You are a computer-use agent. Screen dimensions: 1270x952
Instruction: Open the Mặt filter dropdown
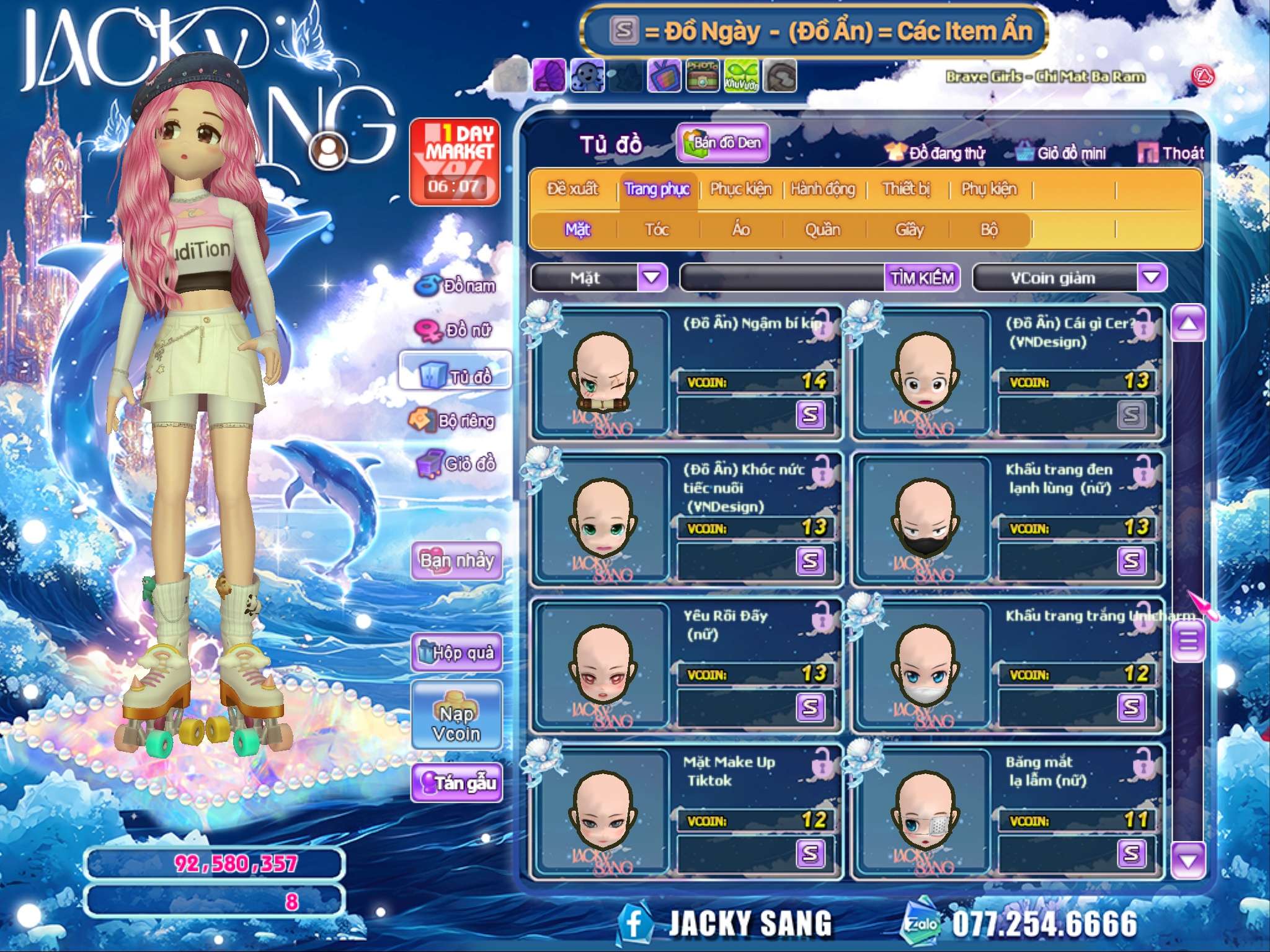point(652,278)
